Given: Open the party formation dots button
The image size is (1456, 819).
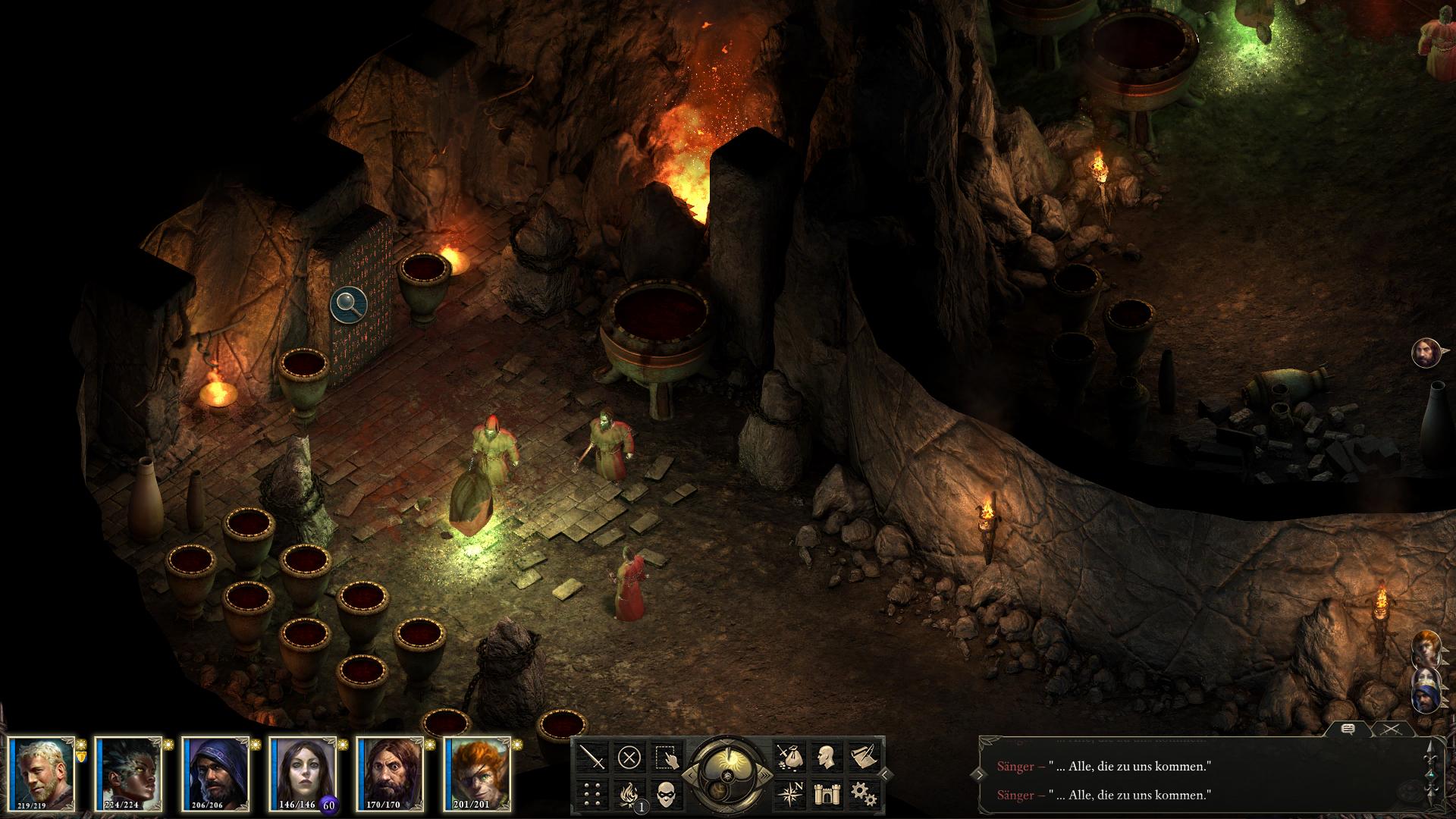Looking at the screenshot, I should coord(593,793).
